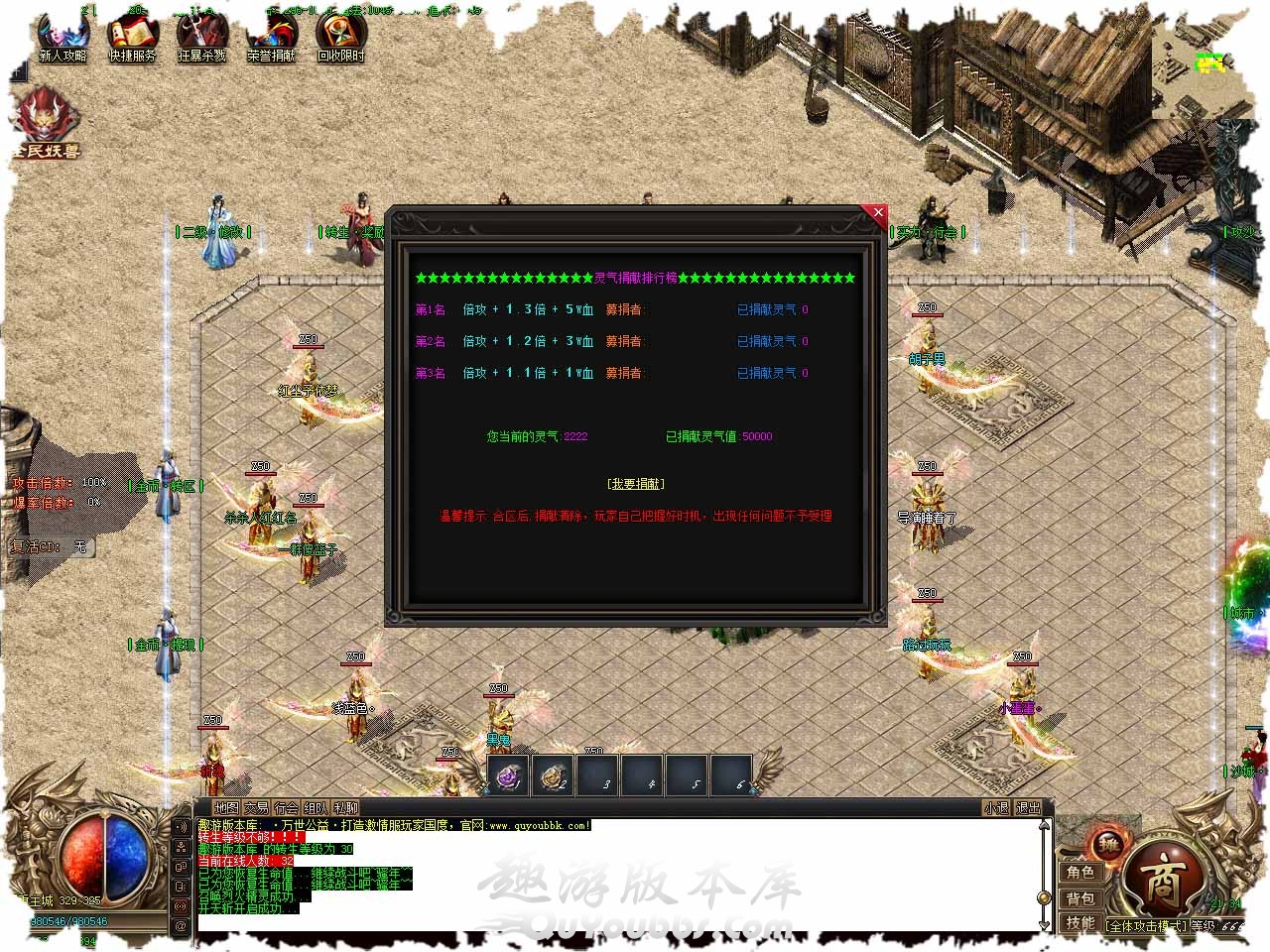
Task: Open the 技能 skills panel
Action: [1080, 923]
